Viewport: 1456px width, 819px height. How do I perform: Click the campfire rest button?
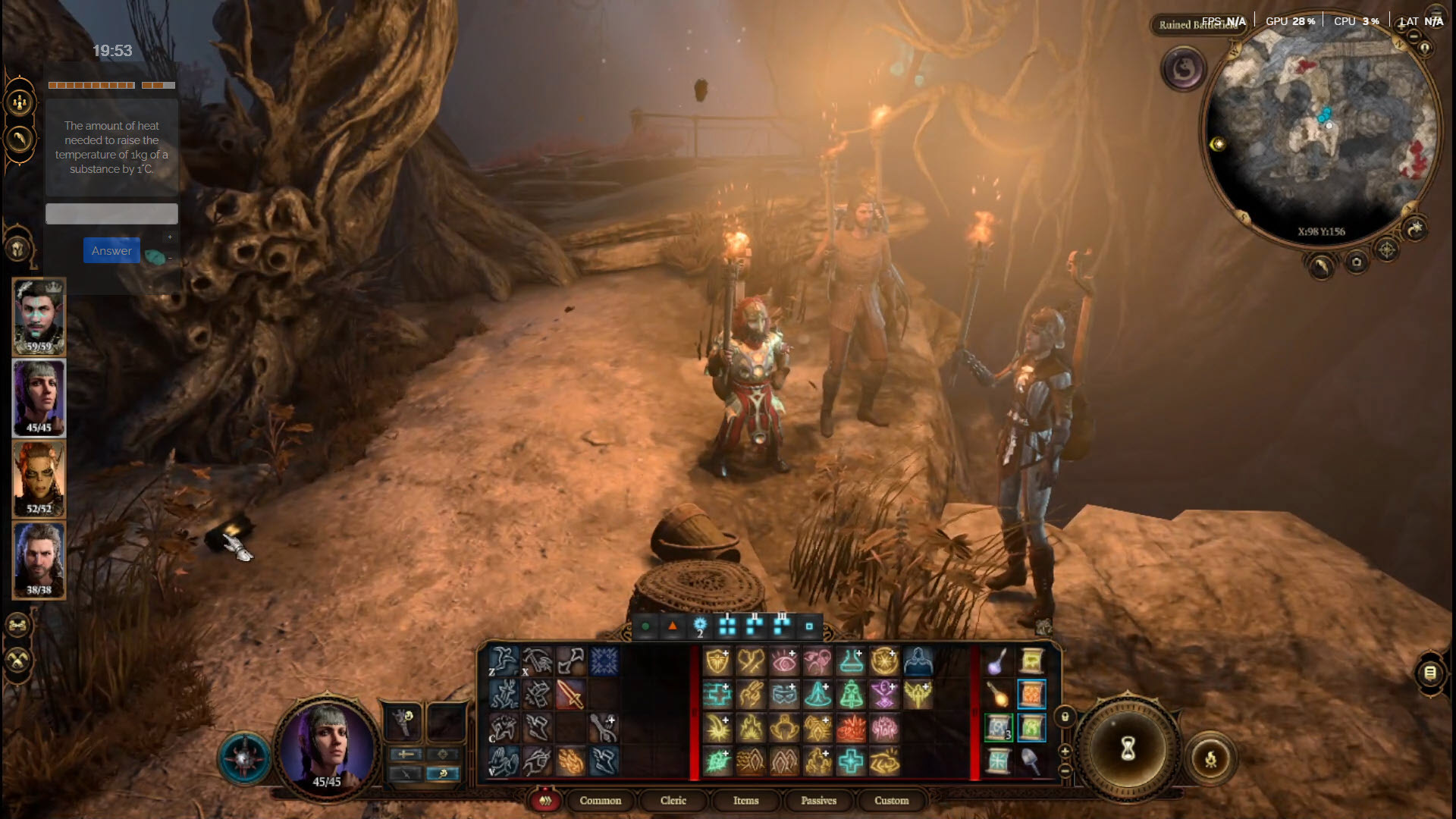pos(1210,758)
